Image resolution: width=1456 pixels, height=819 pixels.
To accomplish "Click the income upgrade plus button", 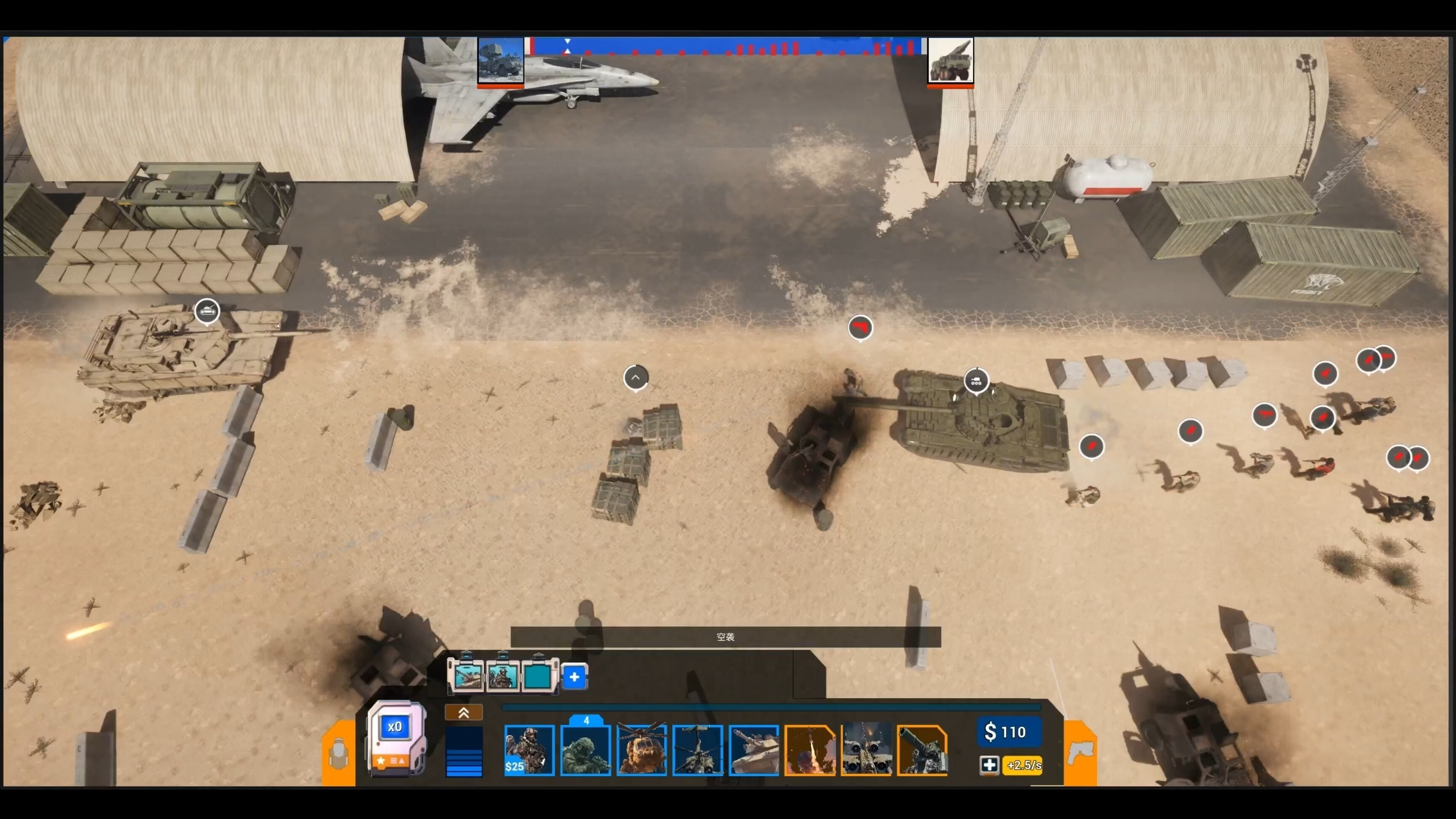I will 990,766.
